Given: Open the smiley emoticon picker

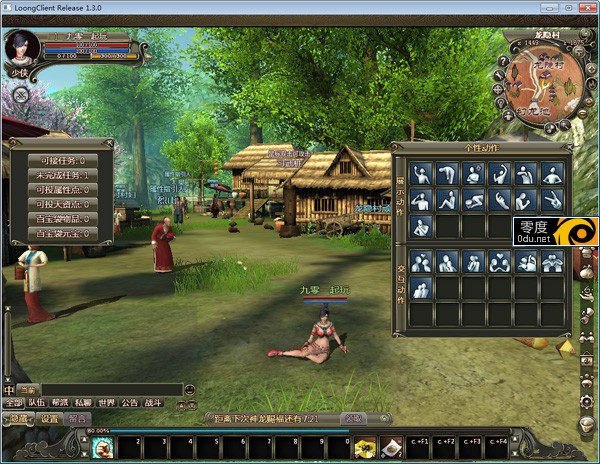Looking at the screenshot, I should point(191,389).
